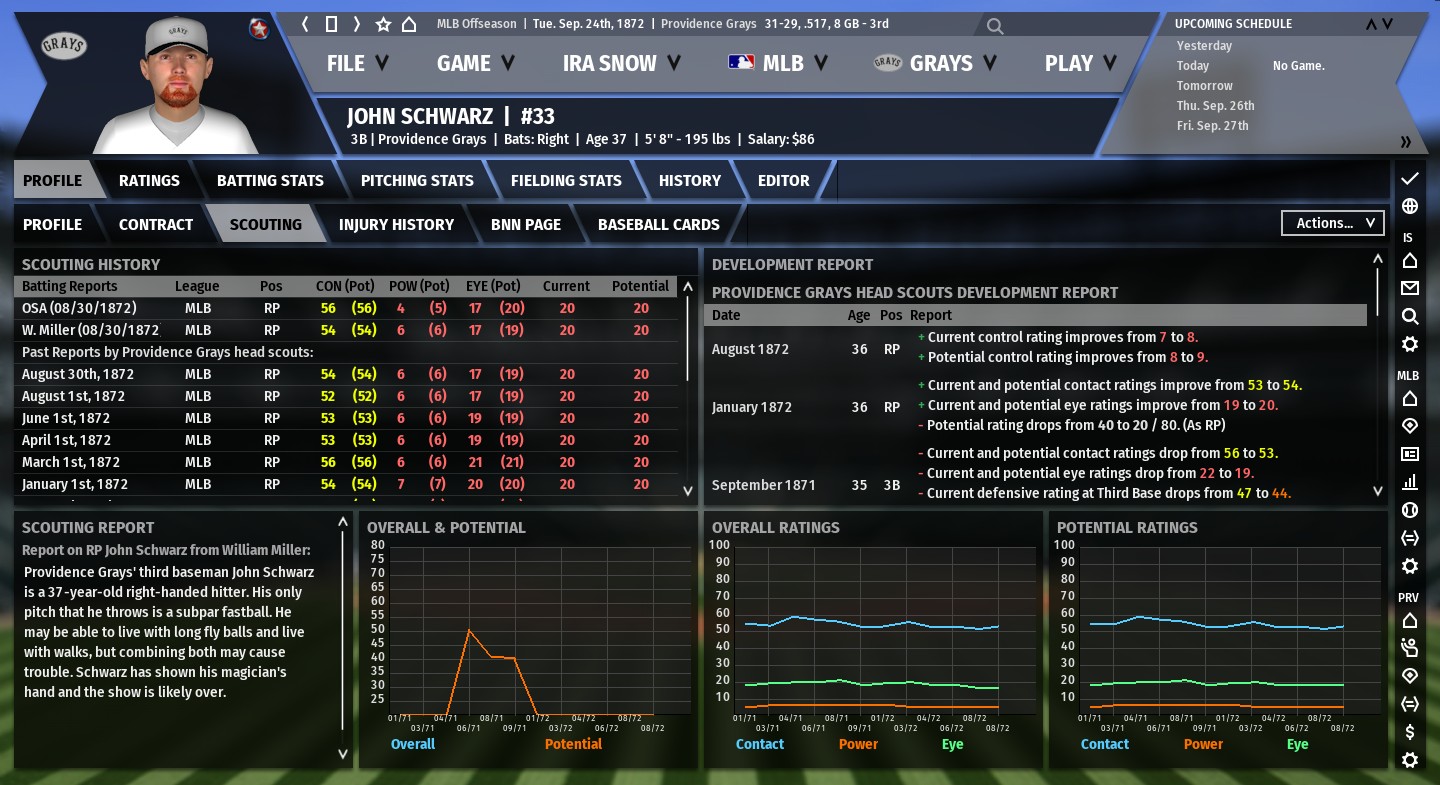
Task: Open the GAME dropdown menu
Action: pyautogui.click(x=475, y=63)
